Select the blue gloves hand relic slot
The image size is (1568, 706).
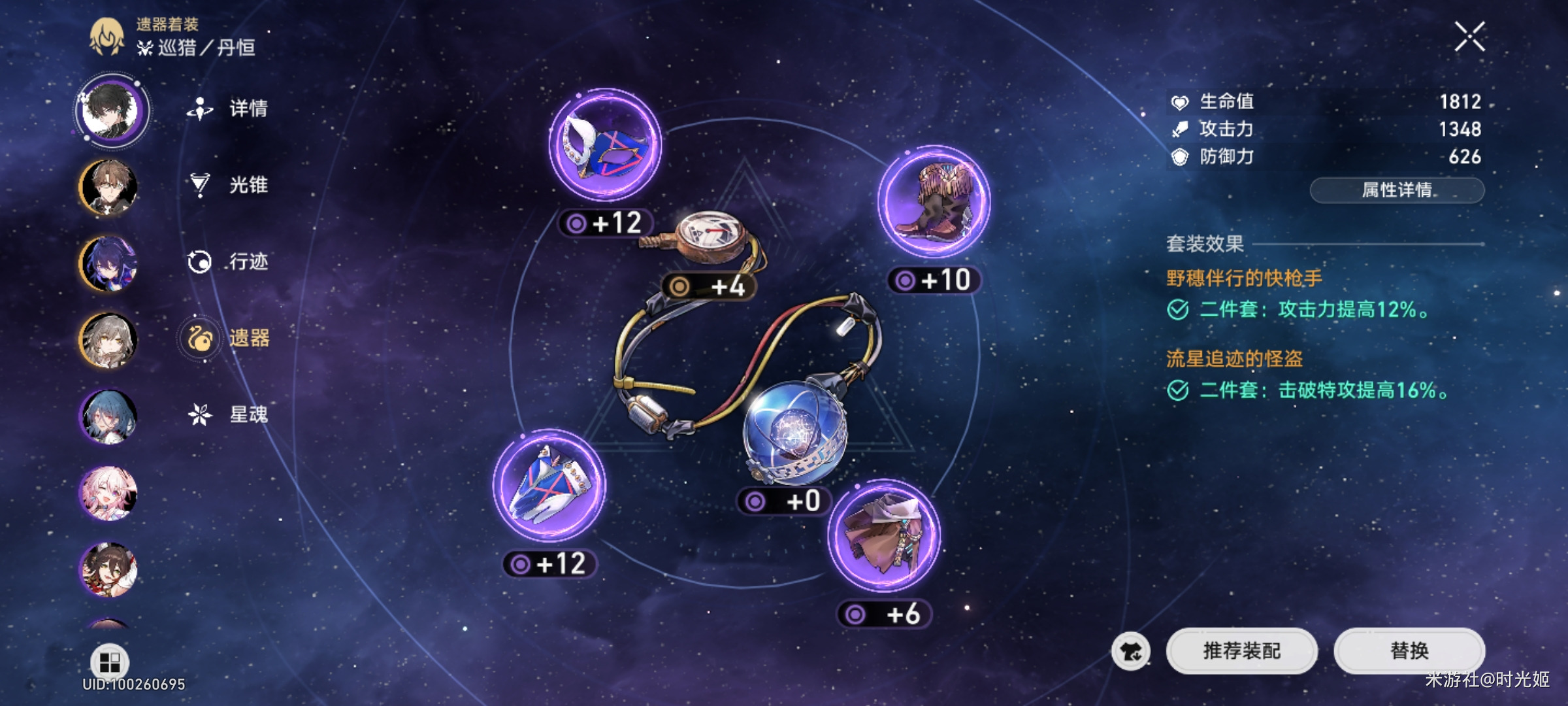point(549,485)
